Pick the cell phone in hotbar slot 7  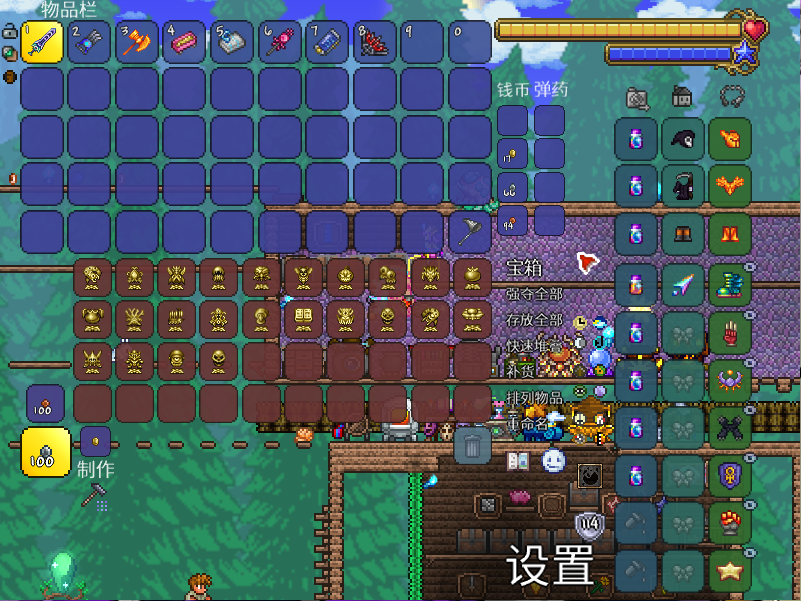tap(327, 43)
